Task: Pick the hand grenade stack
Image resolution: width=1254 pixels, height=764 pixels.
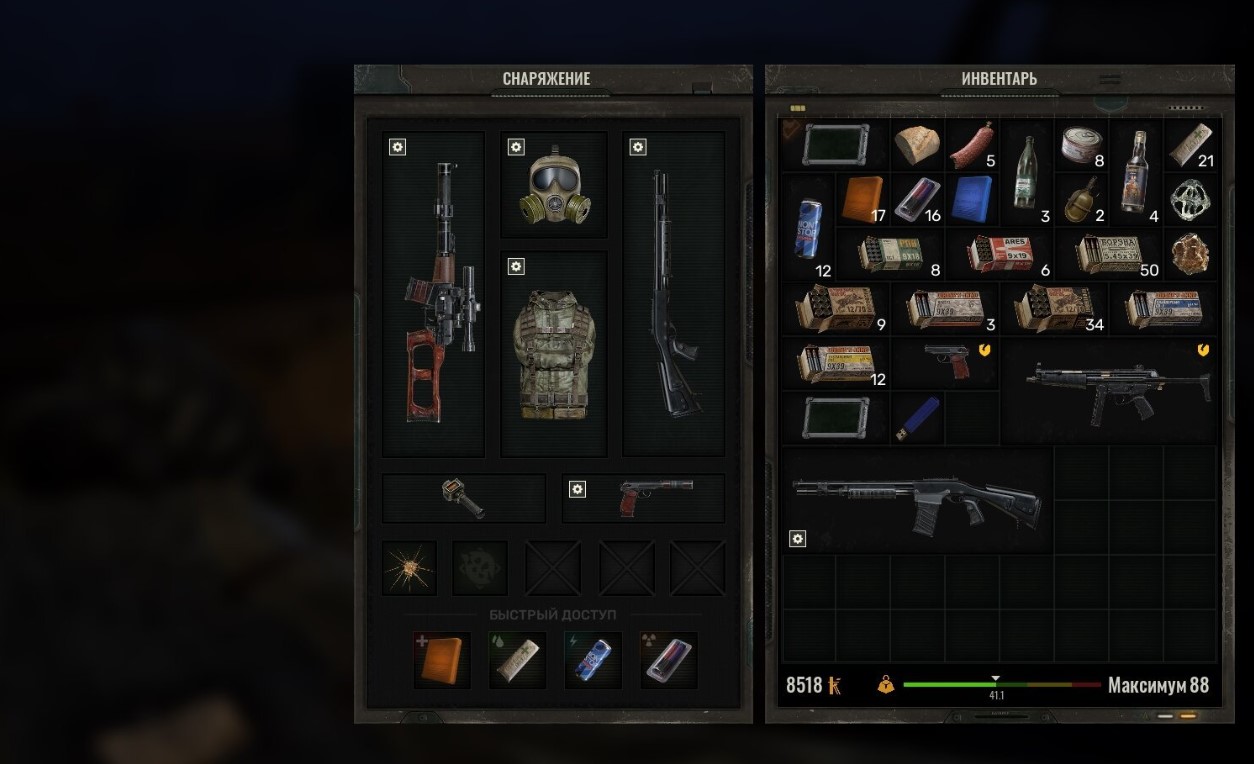Action: pyautogui.click(x=1081, y=200)
